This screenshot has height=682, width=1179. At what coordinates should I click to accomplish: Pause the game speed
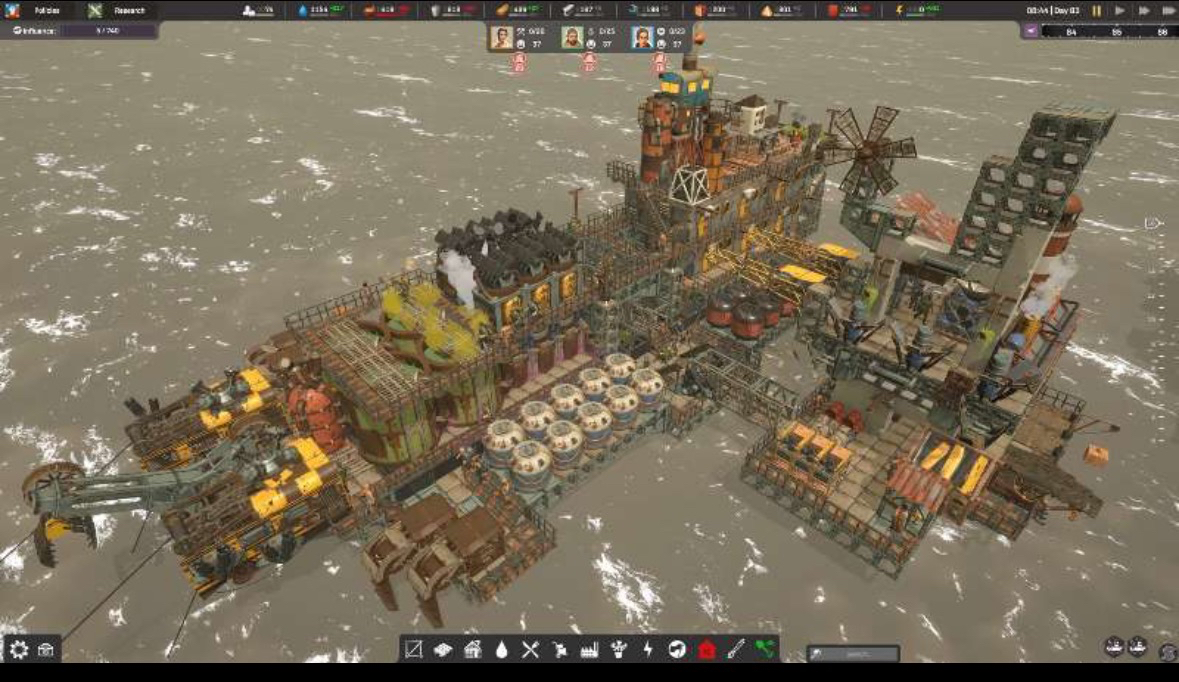pyautogui.click(x=1097, y=11)
